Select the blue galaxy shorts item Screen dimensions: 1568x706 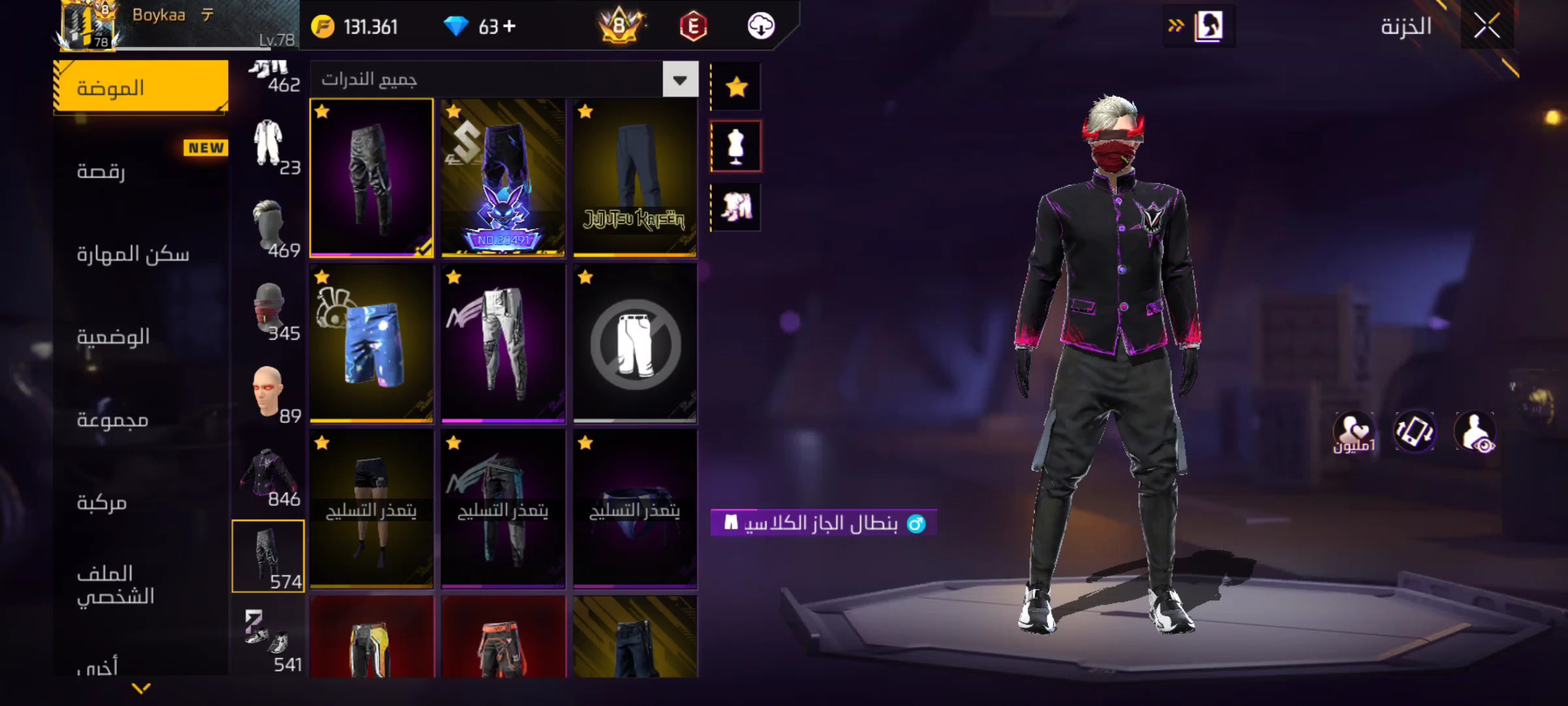(371, 343)
